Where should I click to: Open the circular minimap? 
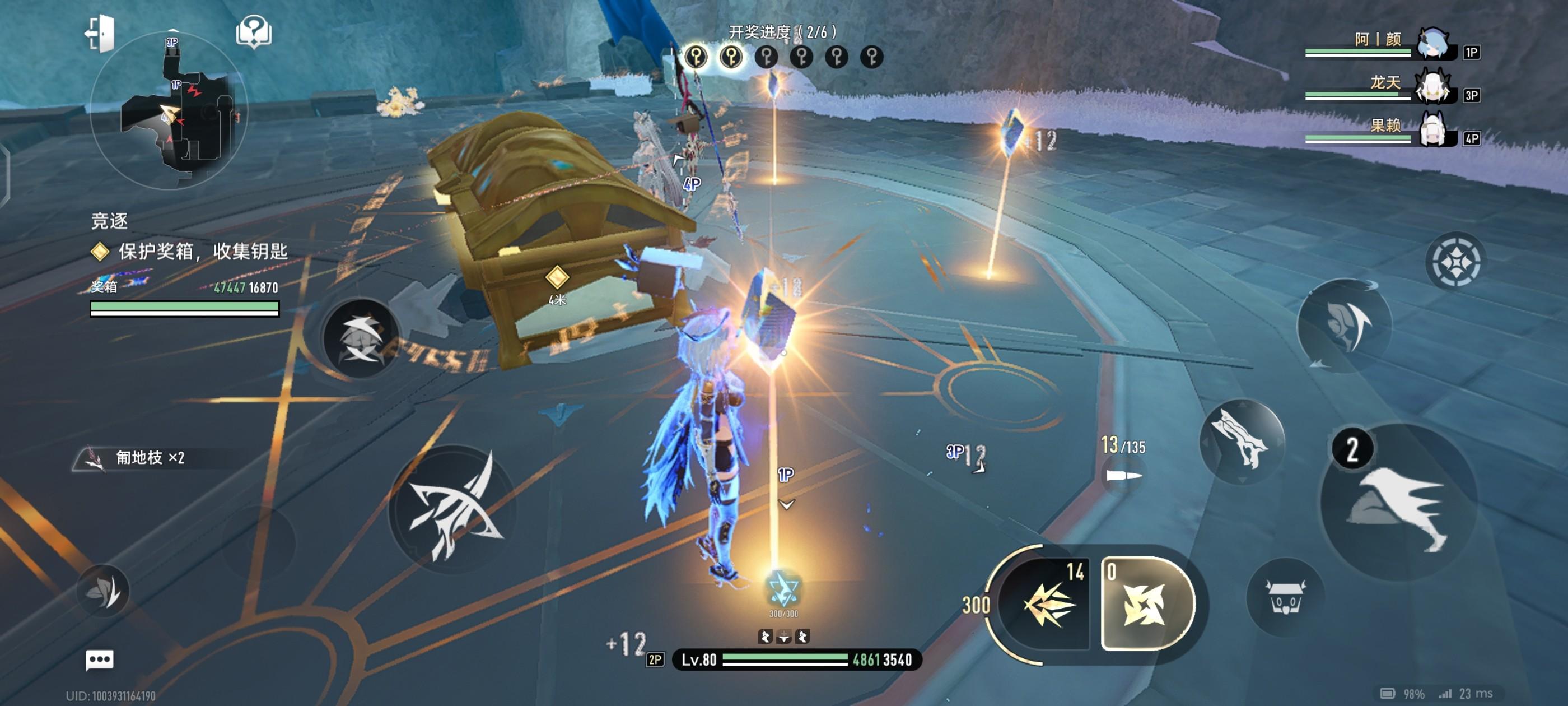tap(169, 111)
